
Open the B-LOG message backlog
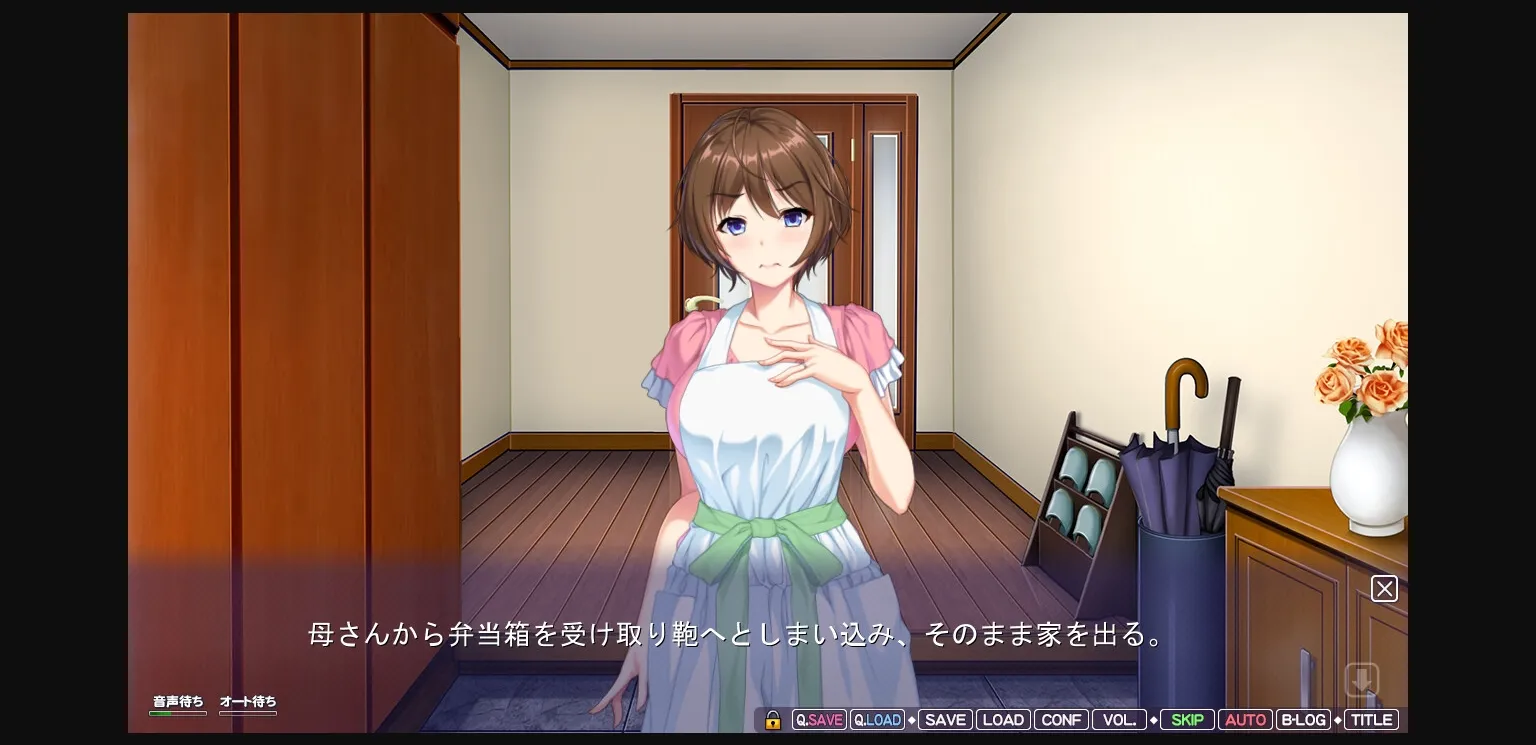point(1303,719)
